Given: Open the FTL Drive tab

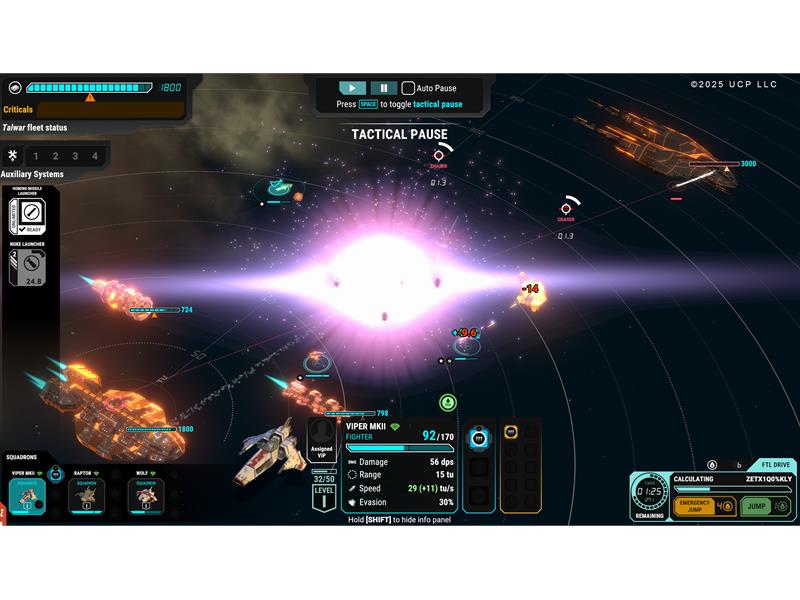Looking at the screenshot, I should click(777, 465).
